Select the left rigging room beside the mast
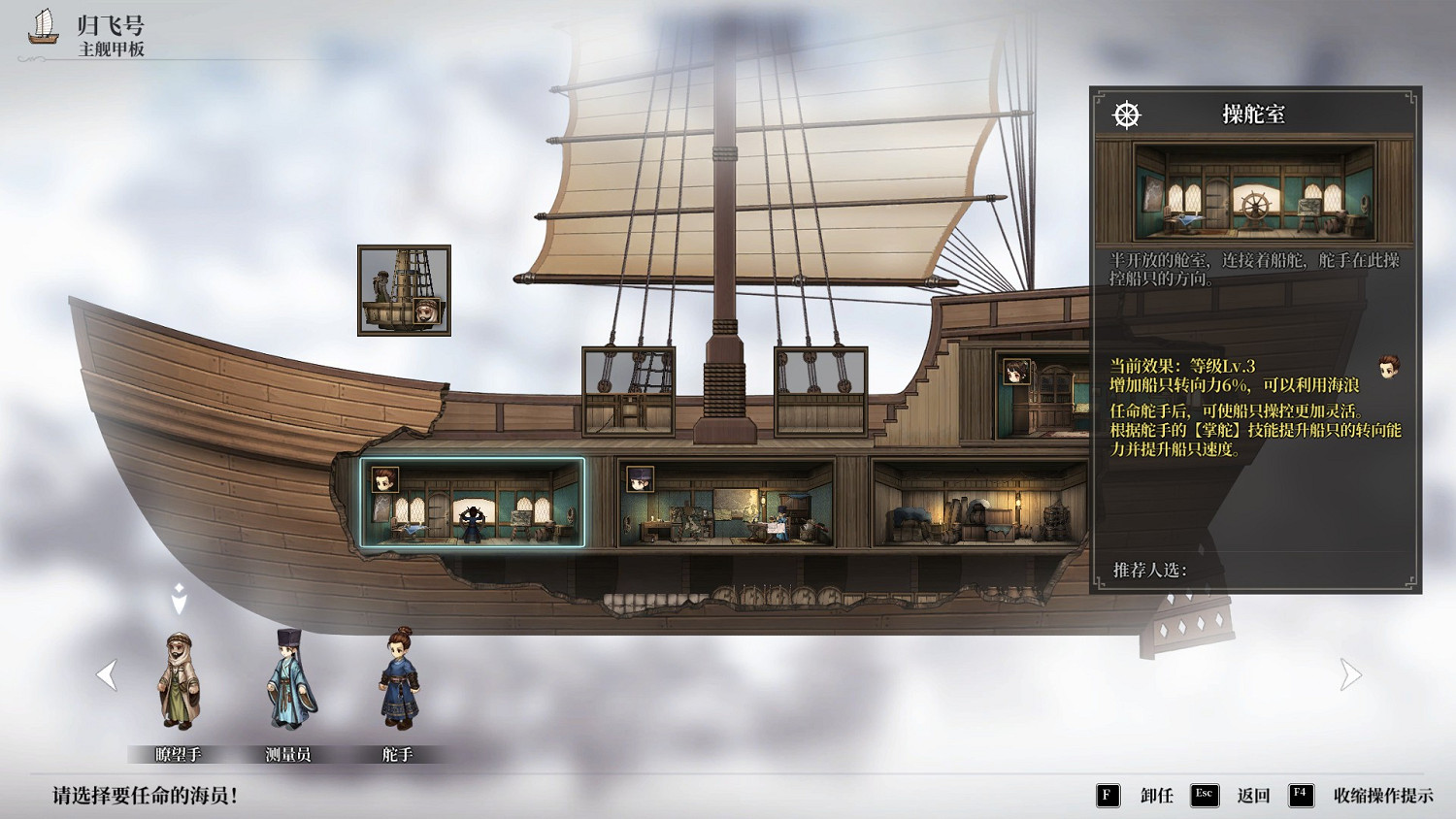Image resolution: width=1456 pixels, height=819 pixels. (628, 391)
